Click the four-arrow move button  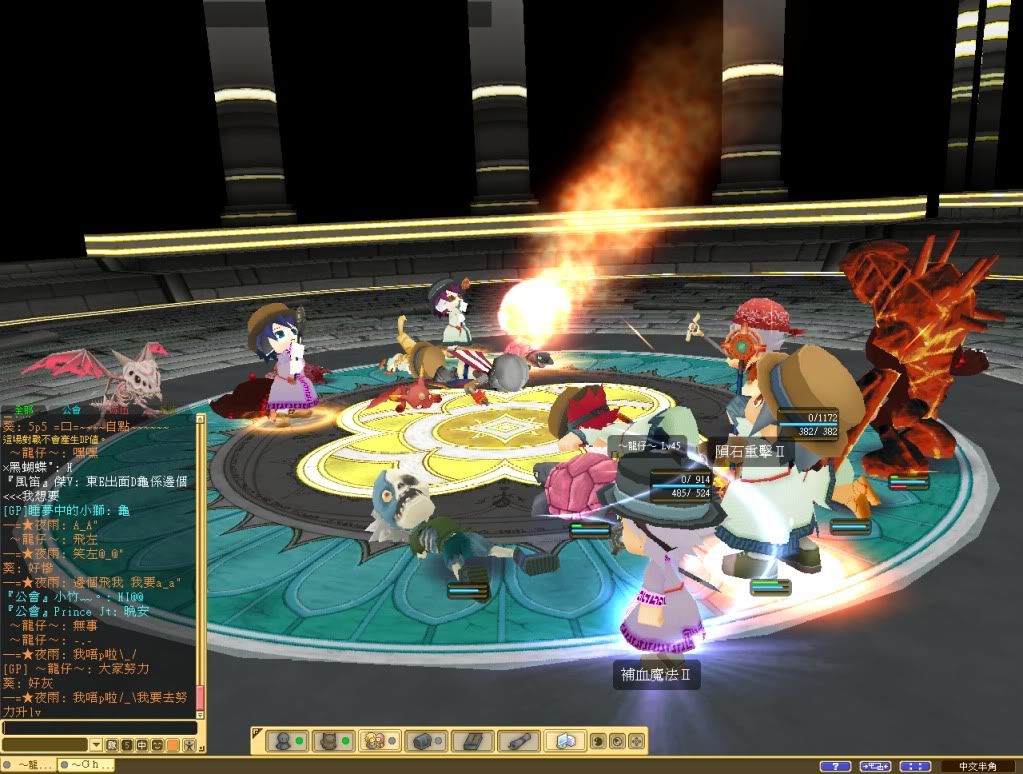coord(637,742)
